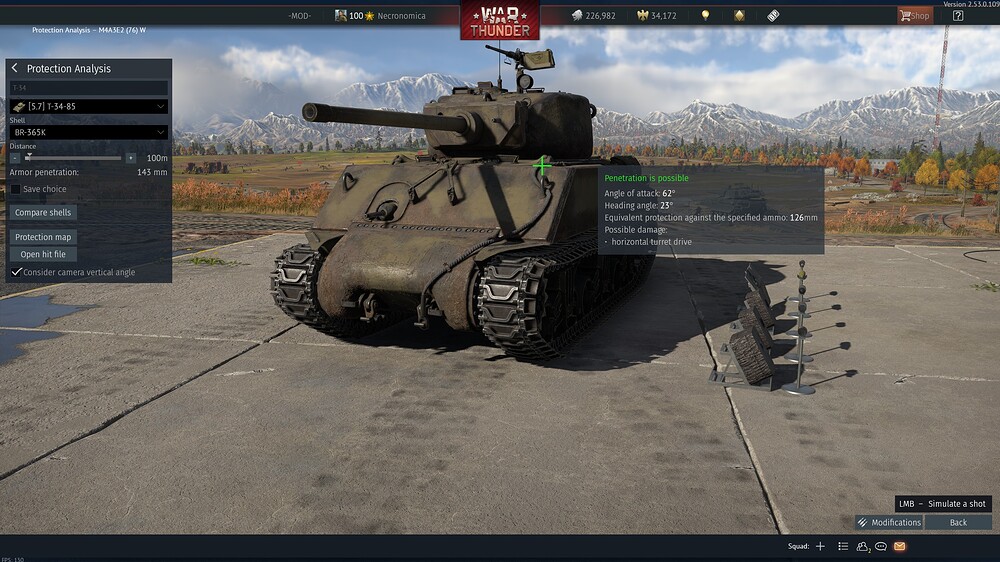Click the Compare shells button

click(43, 213)
